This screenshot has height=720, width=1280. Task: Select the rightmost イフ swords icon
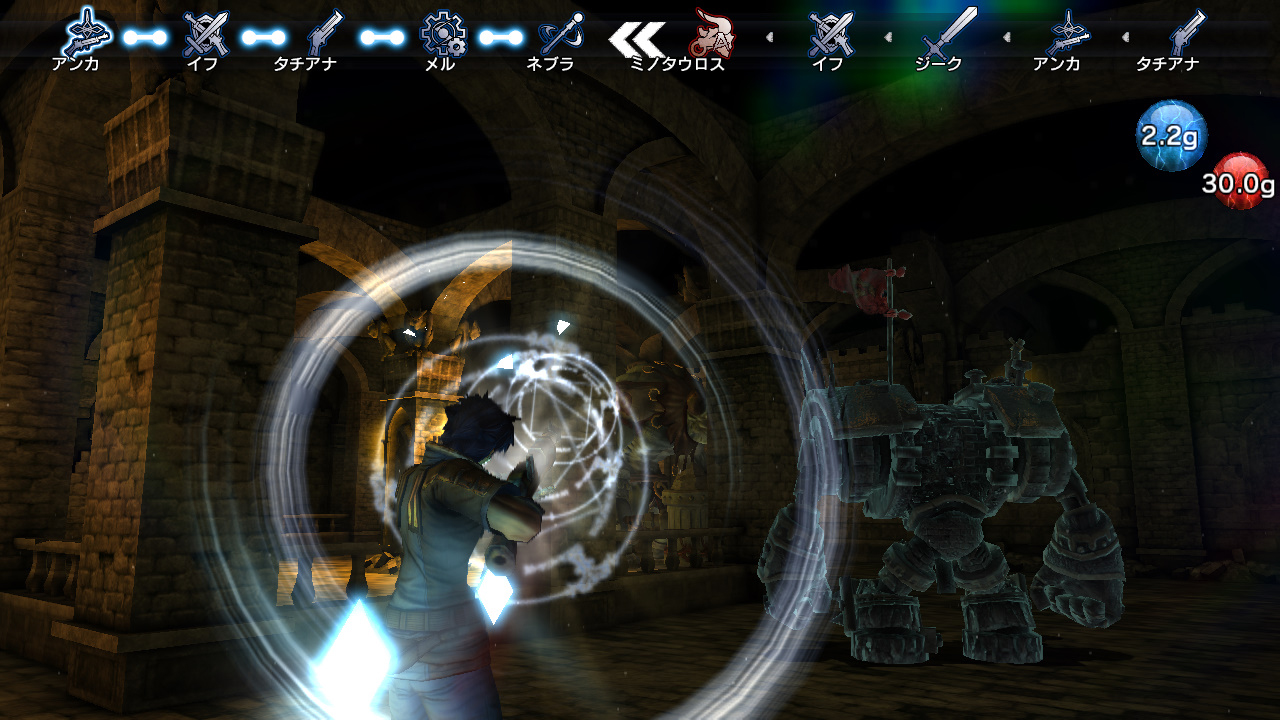point(830,35)
